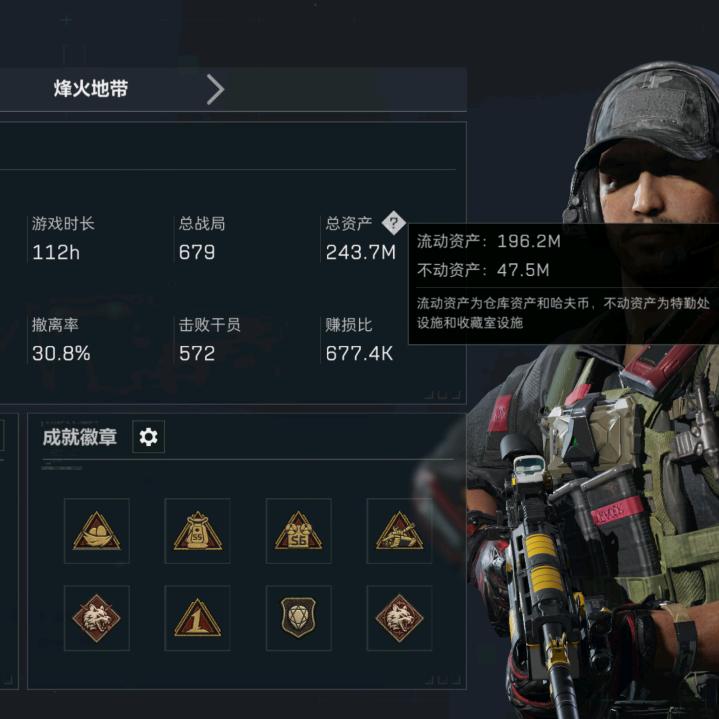The image size is (719, 719).
Task: Select the 烽火地带 mode tab
Action: click(91, 89)
